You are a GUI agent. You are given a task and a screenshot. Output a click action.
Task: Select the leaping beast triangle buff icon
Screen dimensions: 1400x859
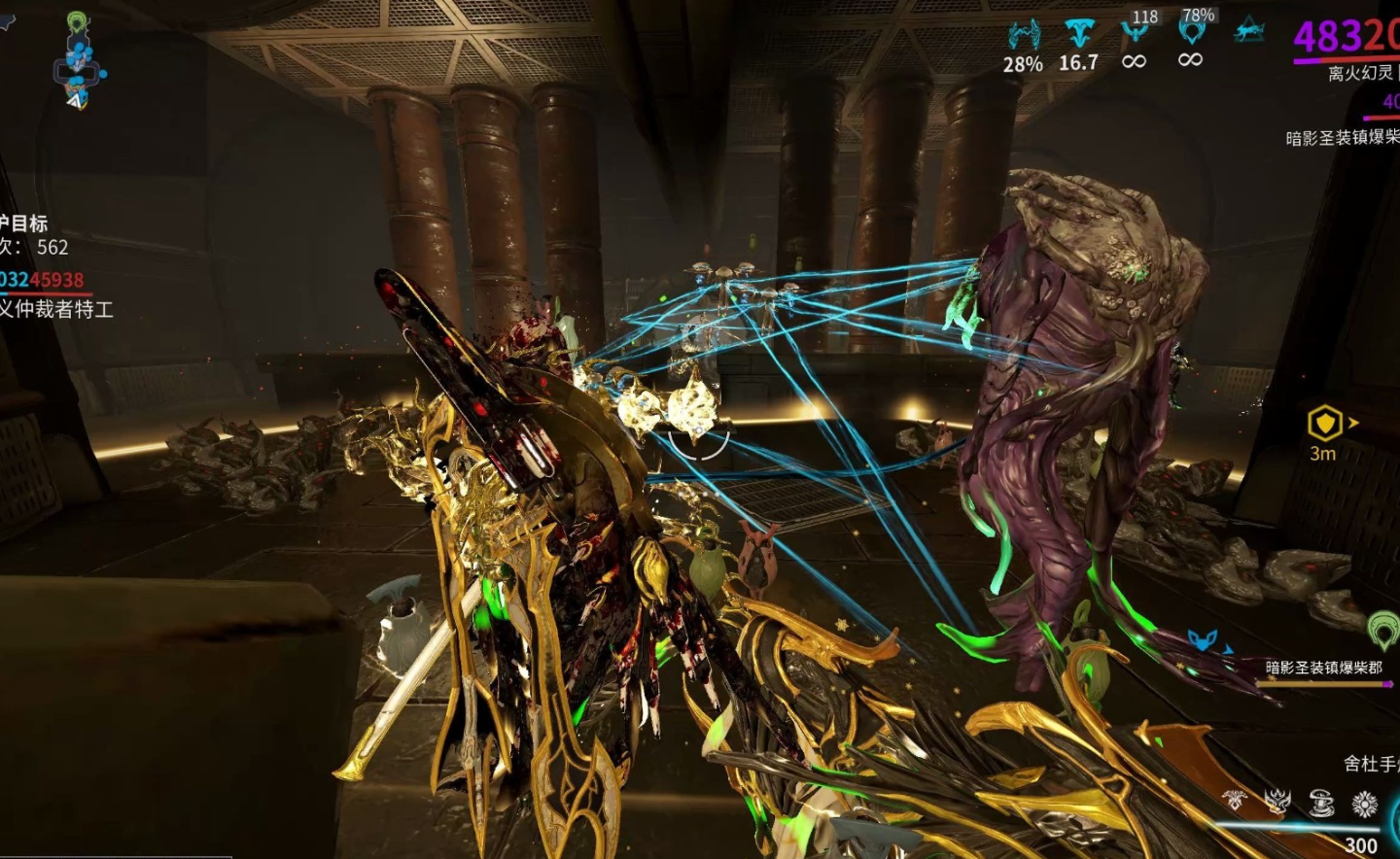pyautogui.click(x=1249, y=32)
